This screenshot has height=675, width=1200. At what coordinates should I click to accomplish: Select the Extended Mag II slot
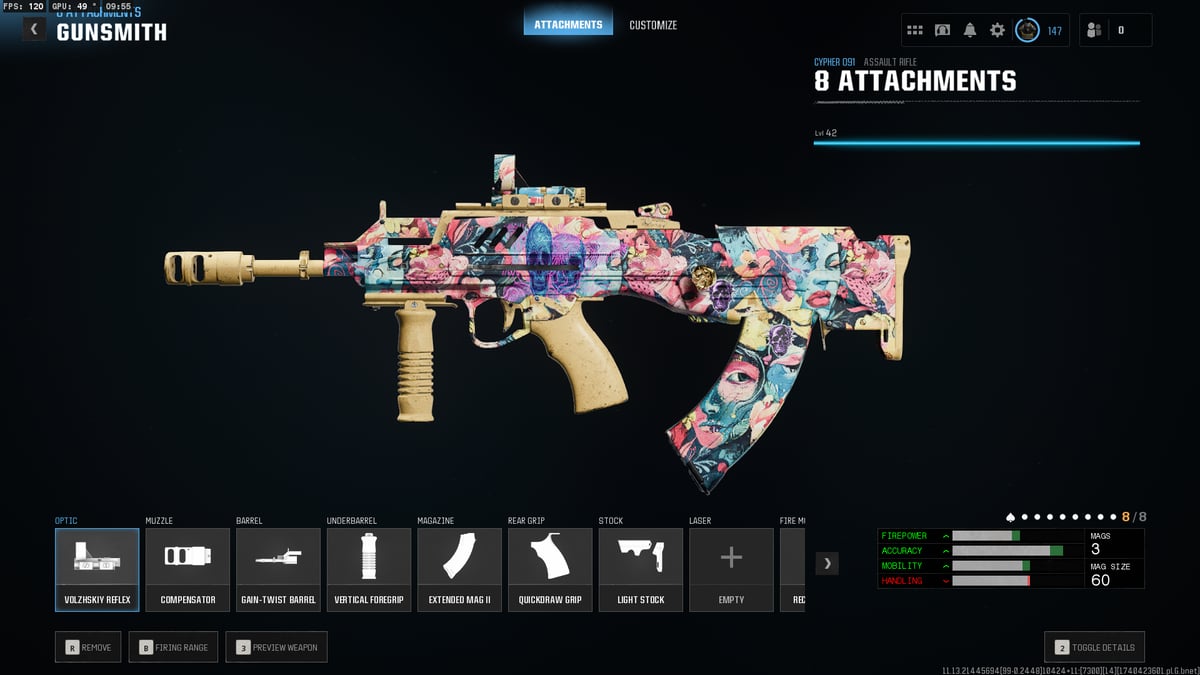click(459, 569)
